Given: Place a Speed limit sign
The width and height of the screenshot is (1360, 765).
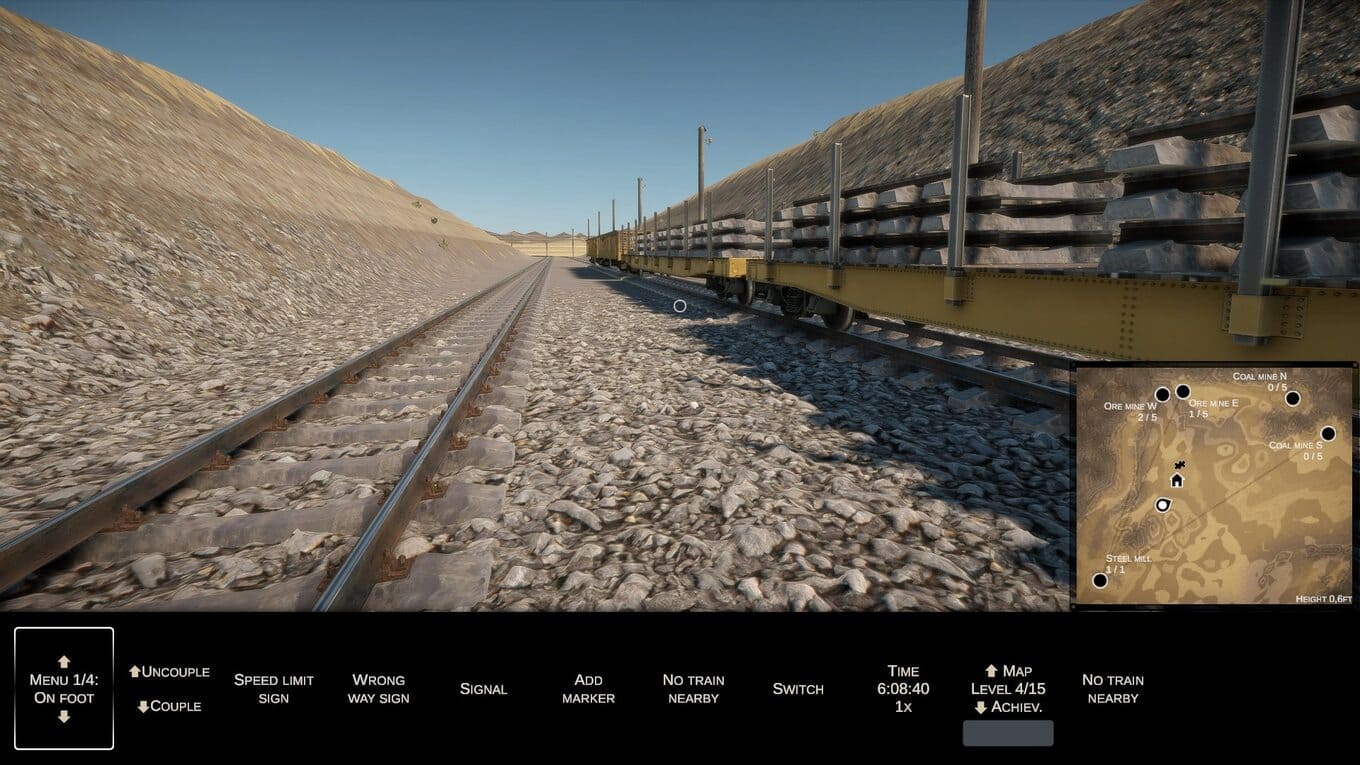Looking at the screenshot, I should tap(274, 688).
